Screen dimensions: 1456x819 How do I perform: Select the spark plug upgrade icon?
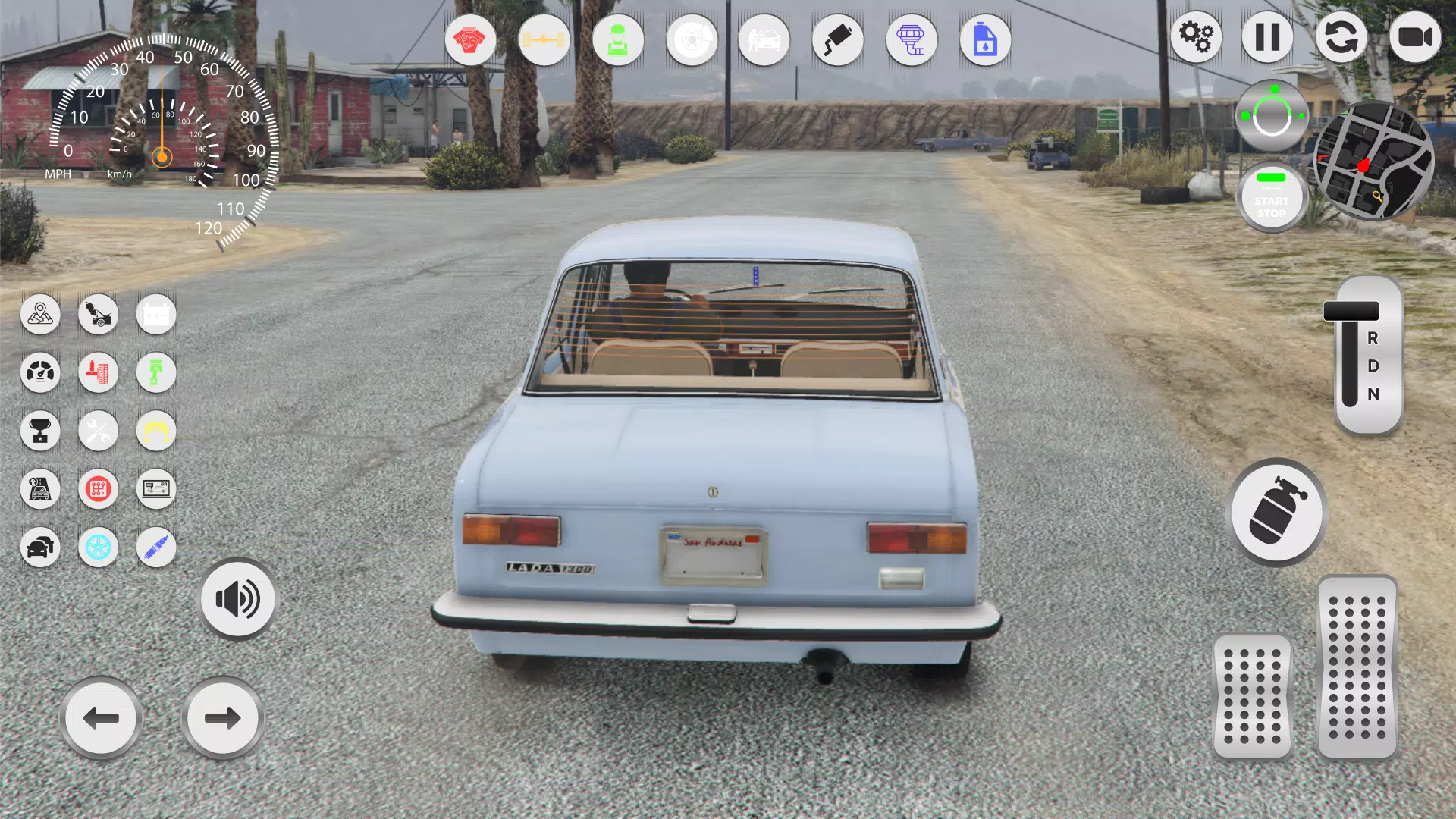tap(155, 548)
